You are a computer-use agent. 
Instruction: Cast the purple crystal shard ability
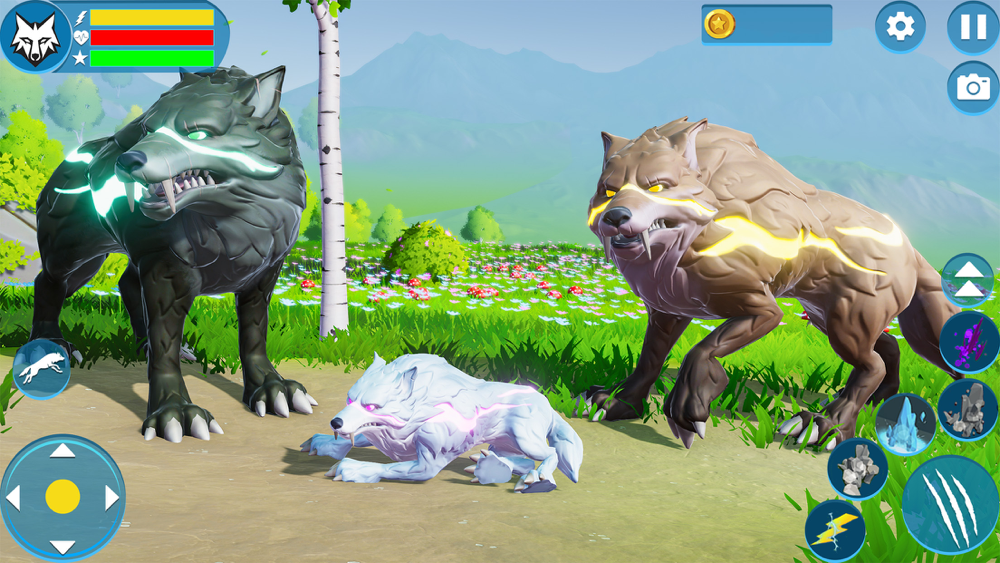pos(969,342)
